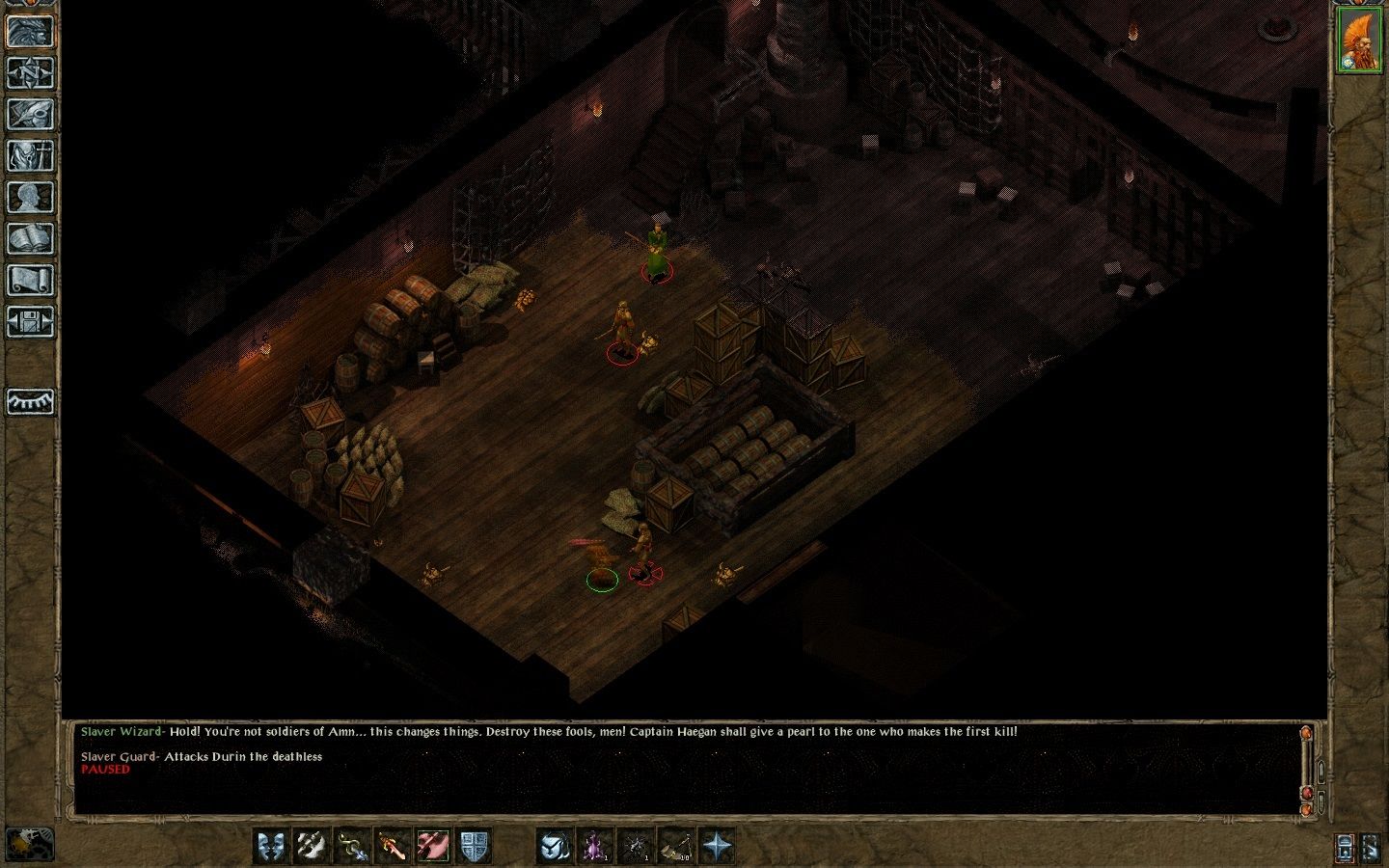Activate the quartered shield guard button
1389x868 pixels.
coord(474,846)
